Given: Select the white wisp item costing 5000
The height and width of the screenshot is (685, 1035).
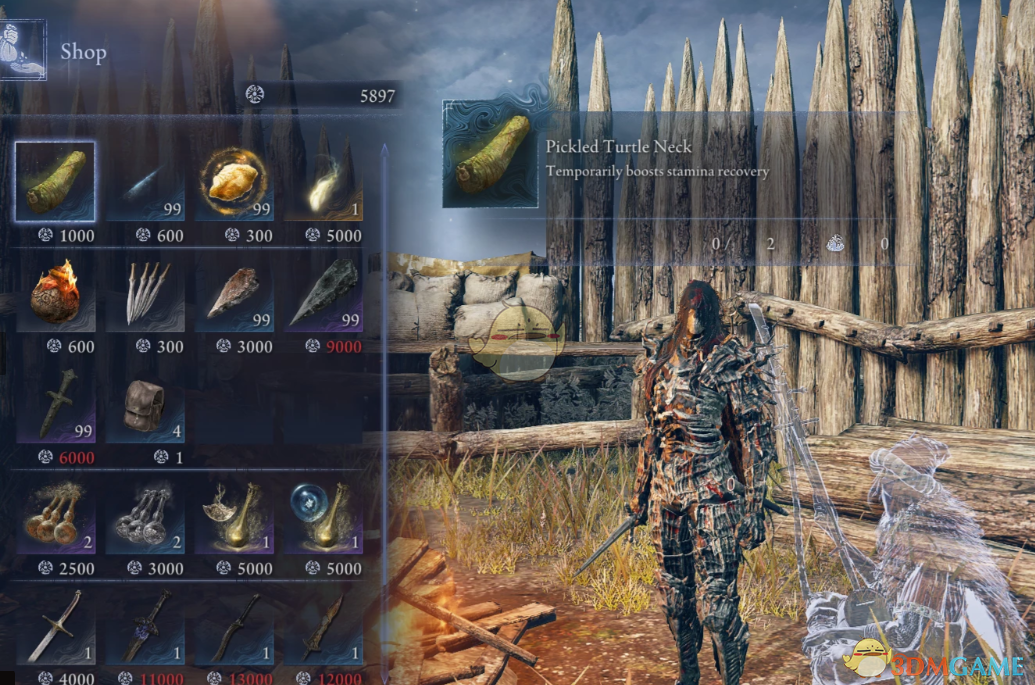Looking at the screenshot, I should coord(325,181).
